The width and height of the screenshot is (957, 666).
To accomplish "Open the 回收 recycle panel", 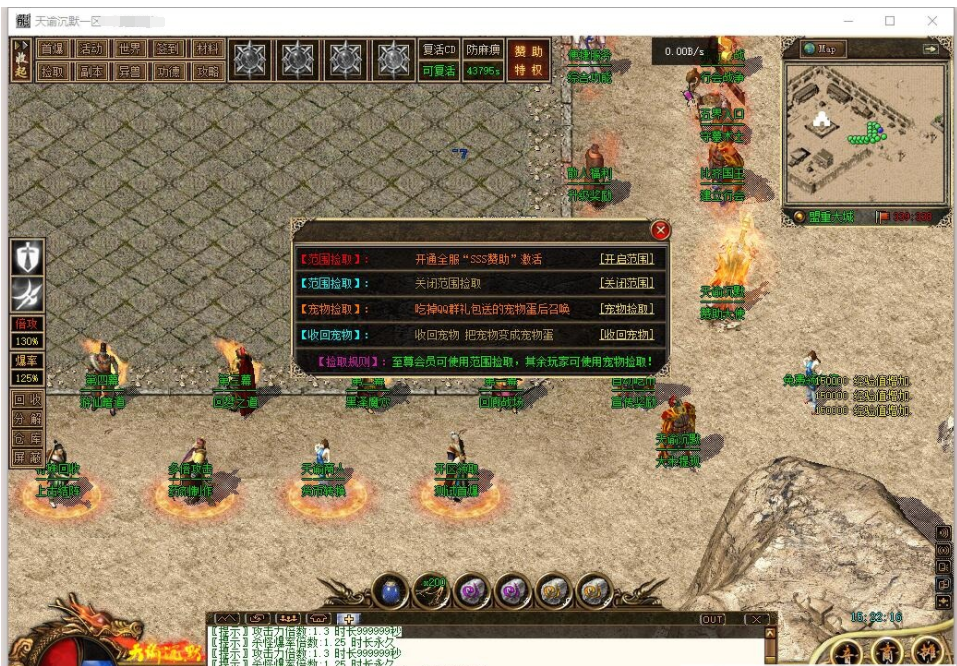I will coord(26,400).
